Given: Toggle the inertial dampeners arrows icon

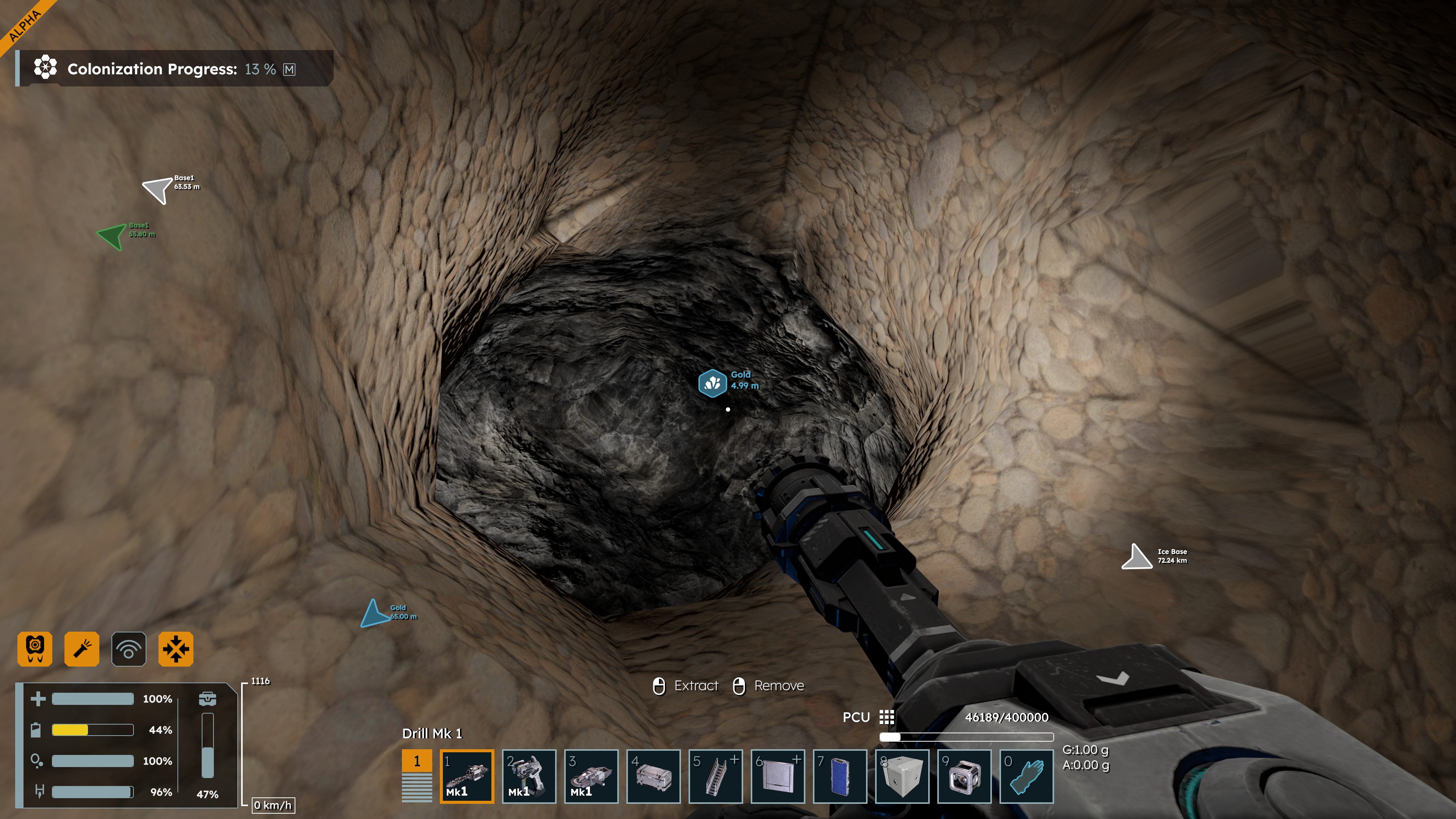Looking at the screenshot, I should point(176,649).
